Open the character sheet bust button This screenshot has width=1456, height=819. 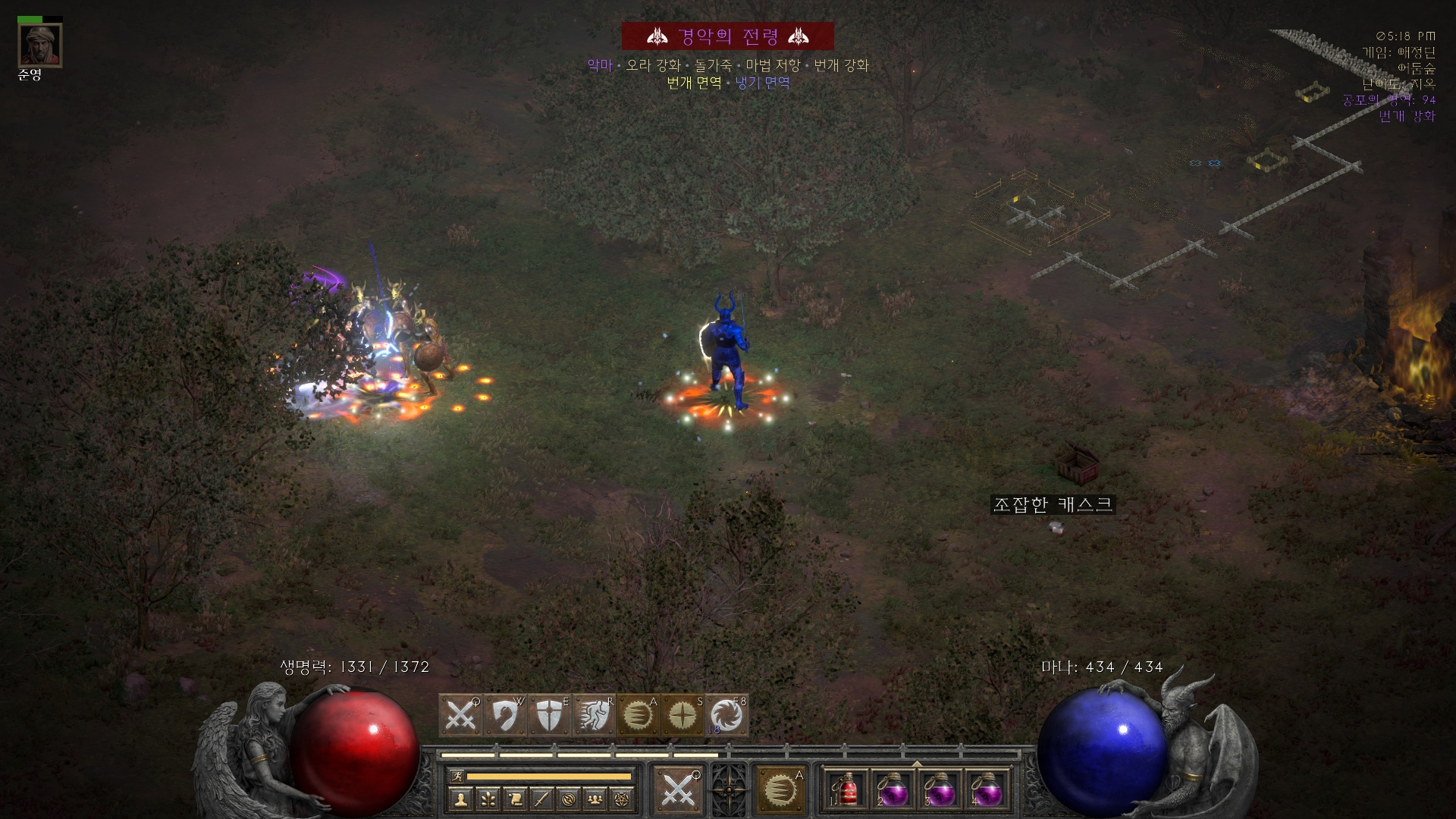(x=460, y=799)
